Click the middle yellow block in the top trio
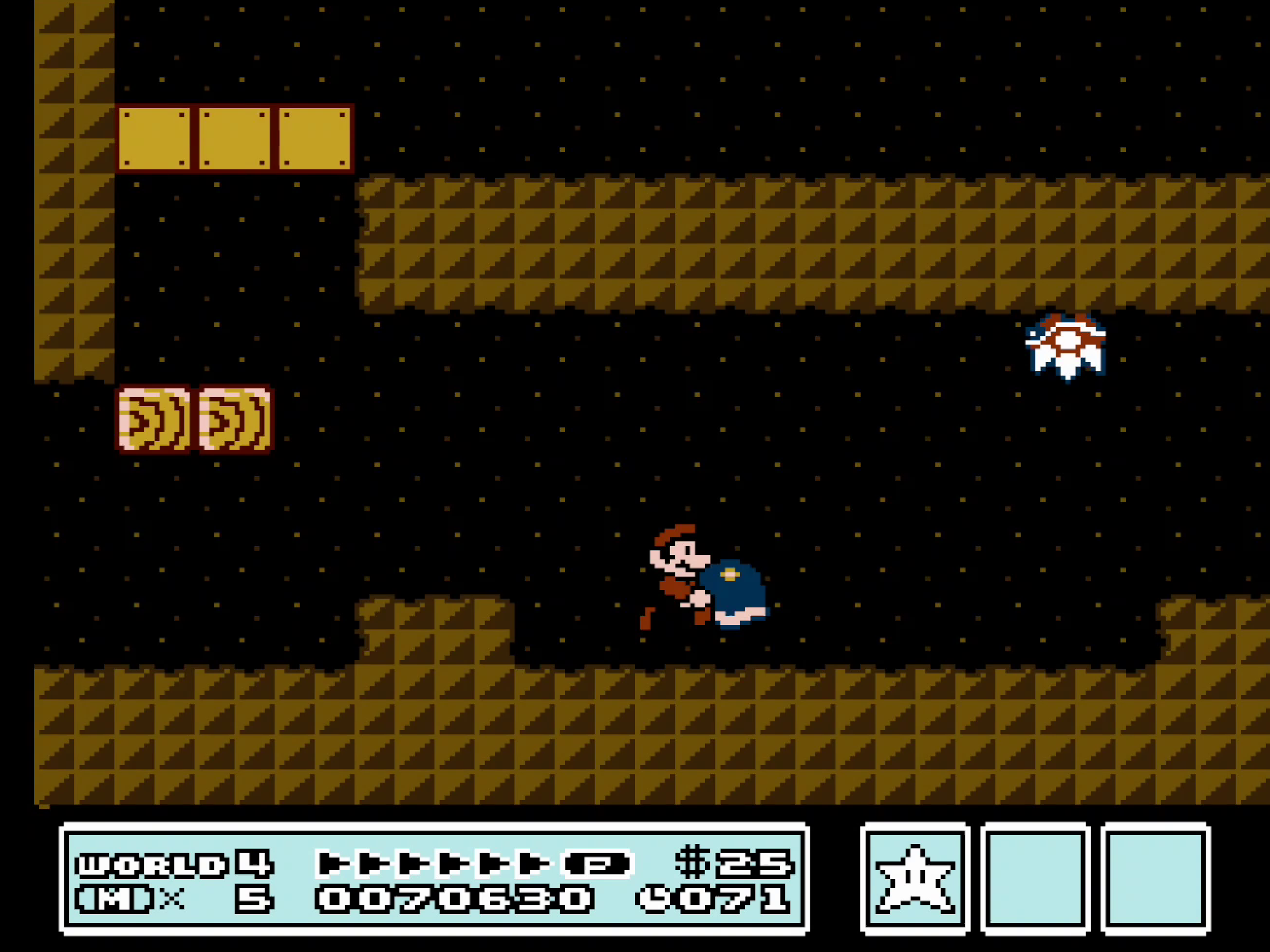The image size is (1270, 952). tap(234, 140)
